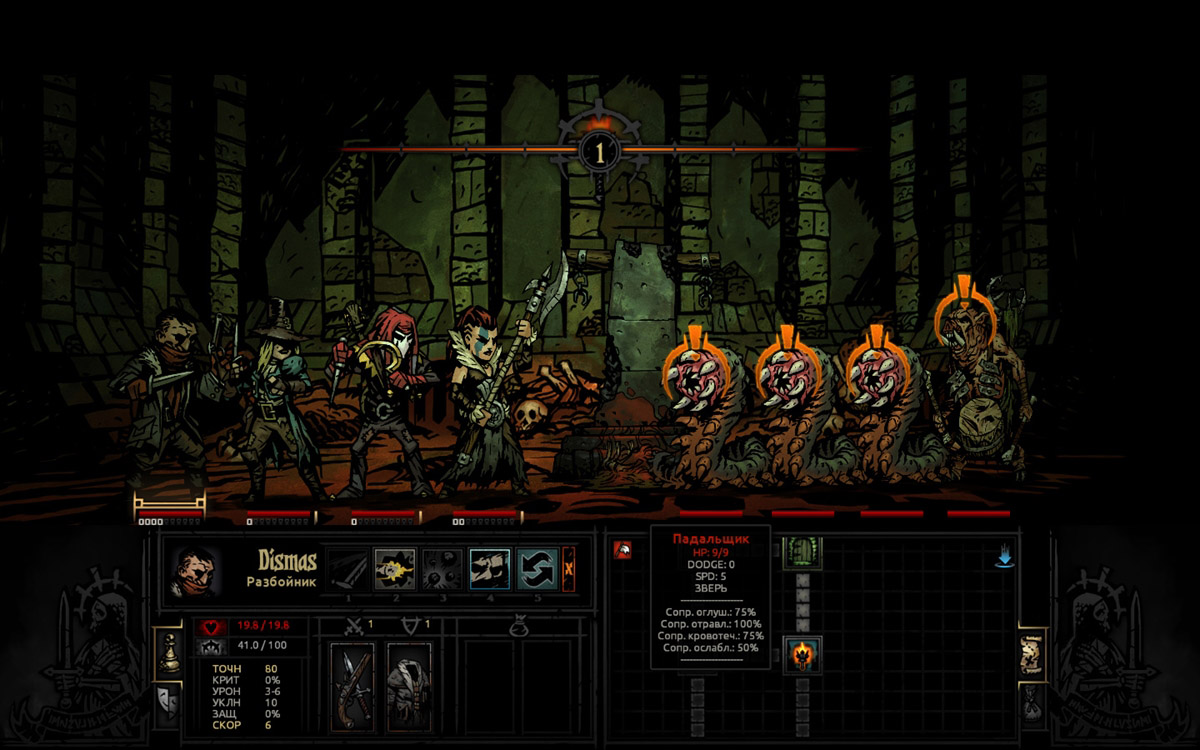Select the flaming torch room on the map

(802, 655)
